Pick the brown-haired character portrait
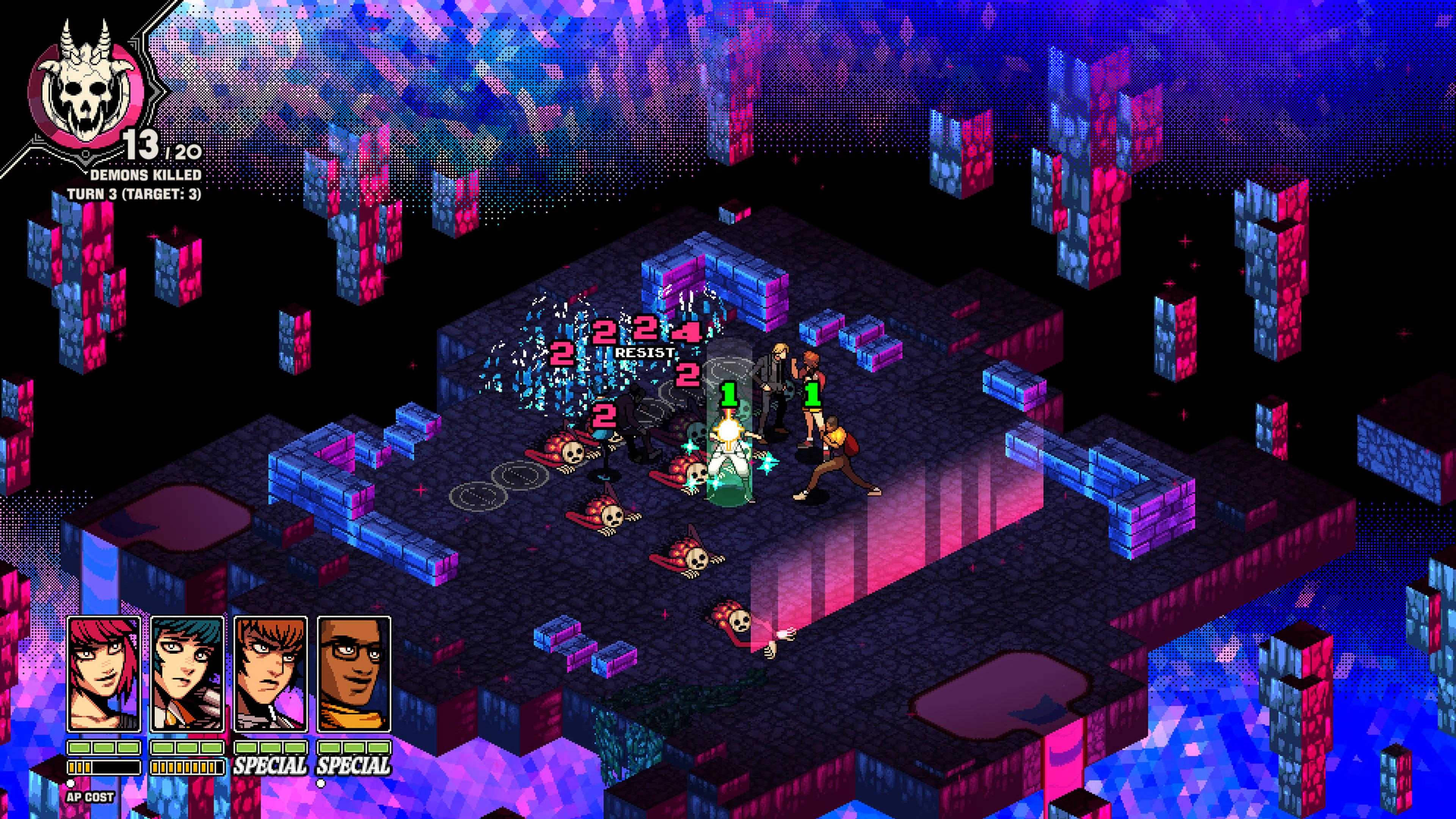The width and height of the screenshot is (1456, 819). point(271,674)
